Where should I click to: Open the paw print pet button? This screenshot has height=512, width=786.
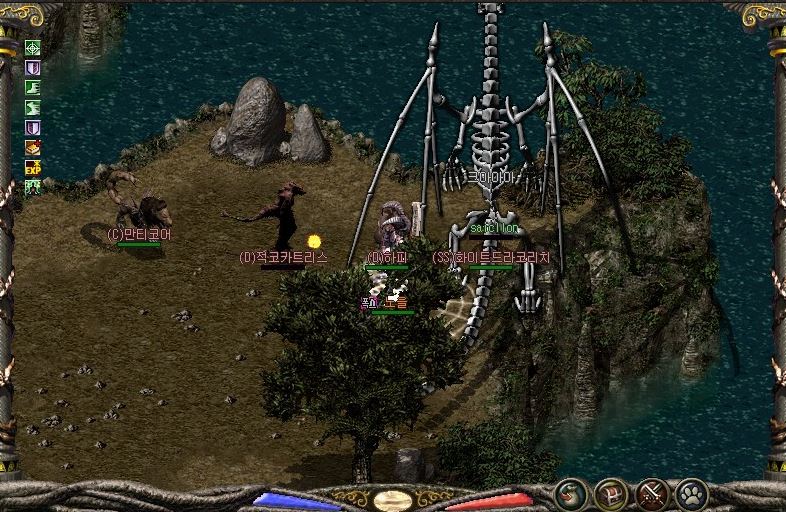click(x=692, y=494)
